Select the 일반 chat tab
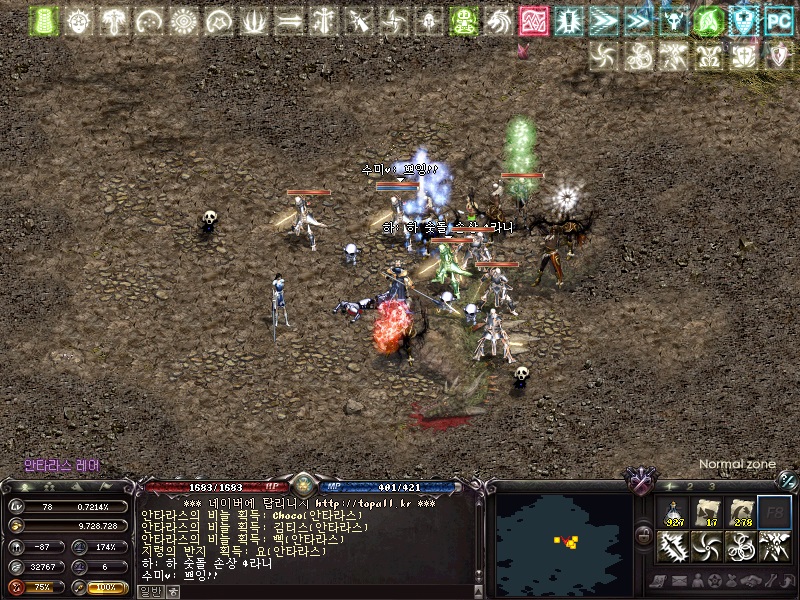The image size is (800, 600). point(149,591)
